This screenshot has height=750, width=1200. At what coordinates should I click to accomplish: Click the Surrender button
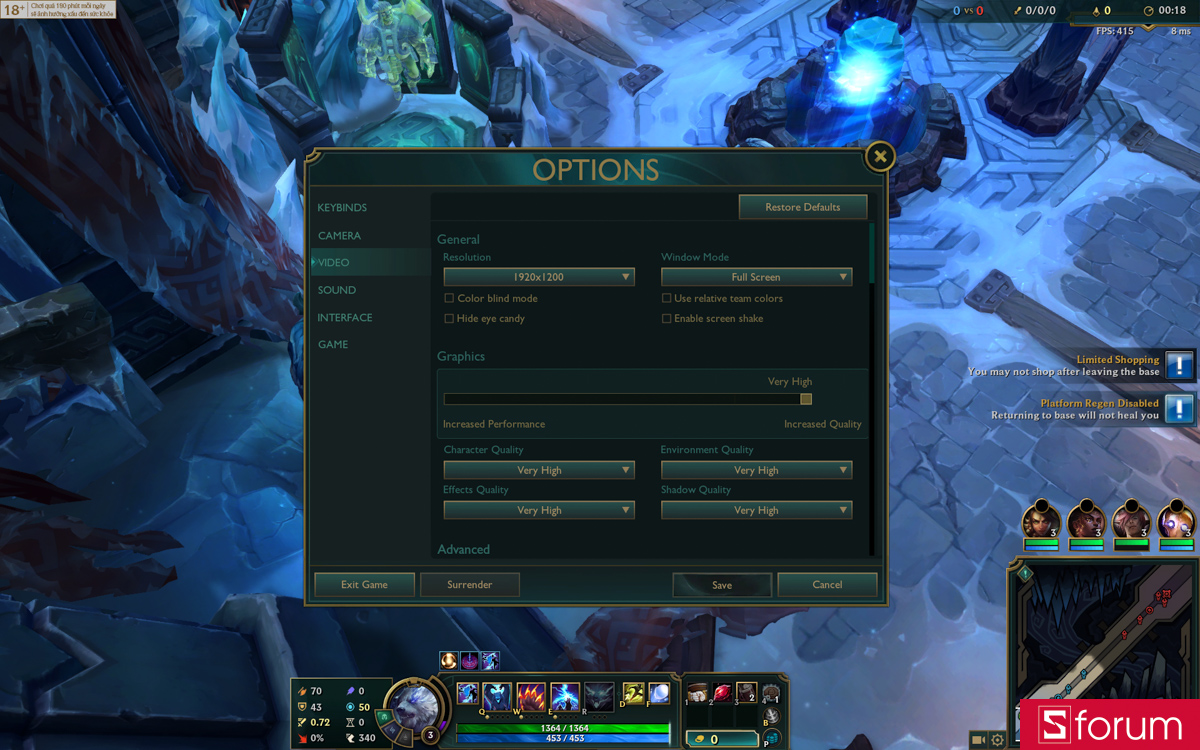470,585
